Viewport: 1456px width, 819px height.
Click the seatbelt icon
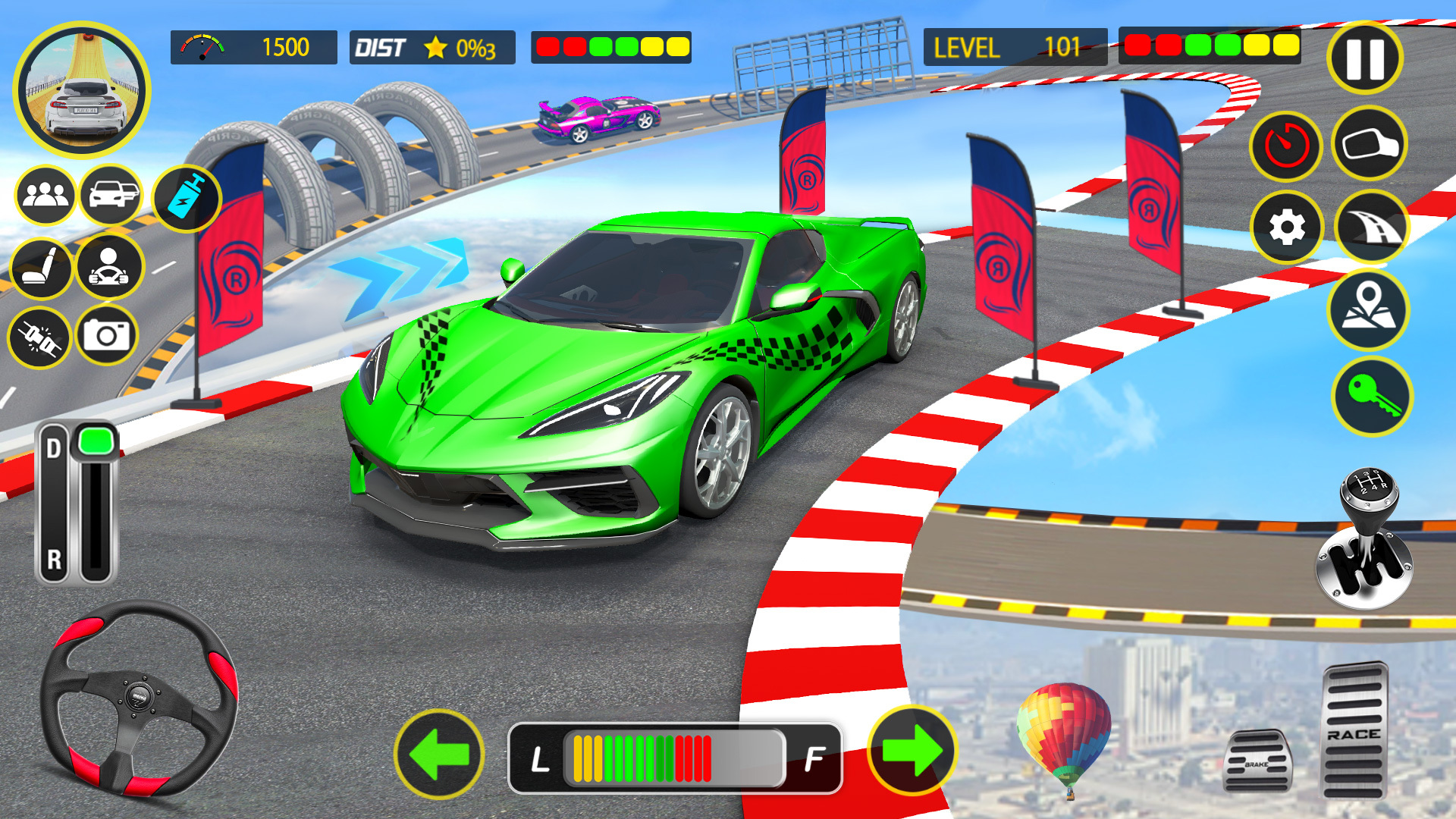(42, 336)
